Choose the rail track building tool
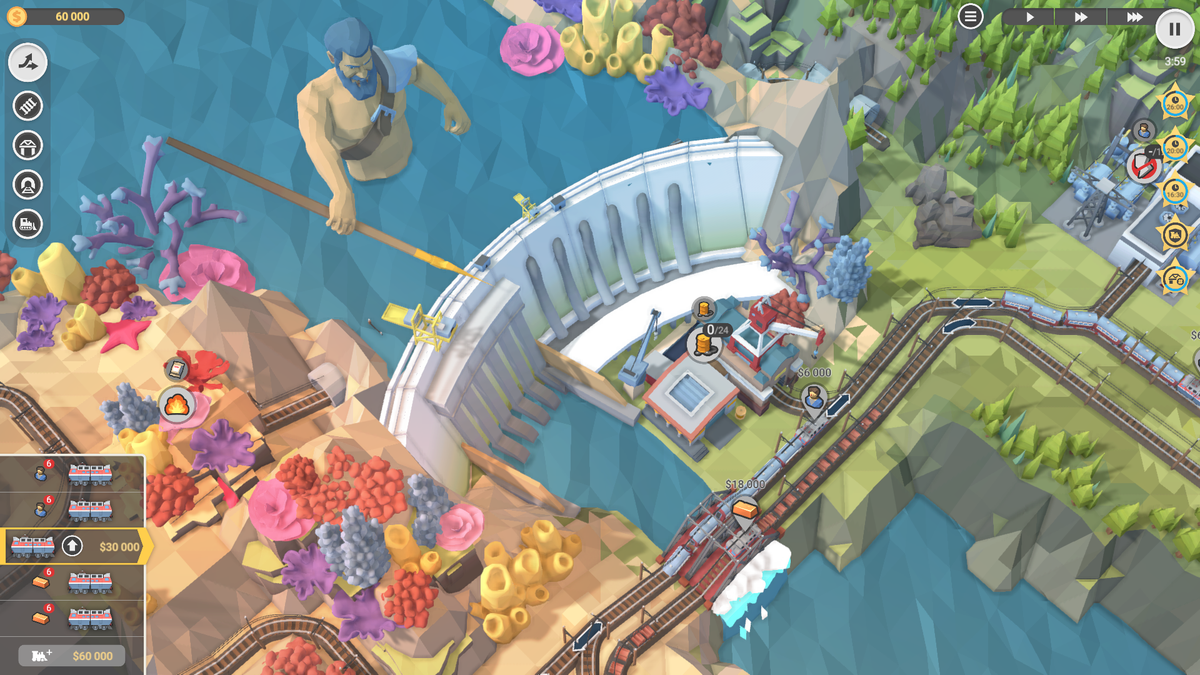The image size is (1200, 675). (x=28, y=105)
